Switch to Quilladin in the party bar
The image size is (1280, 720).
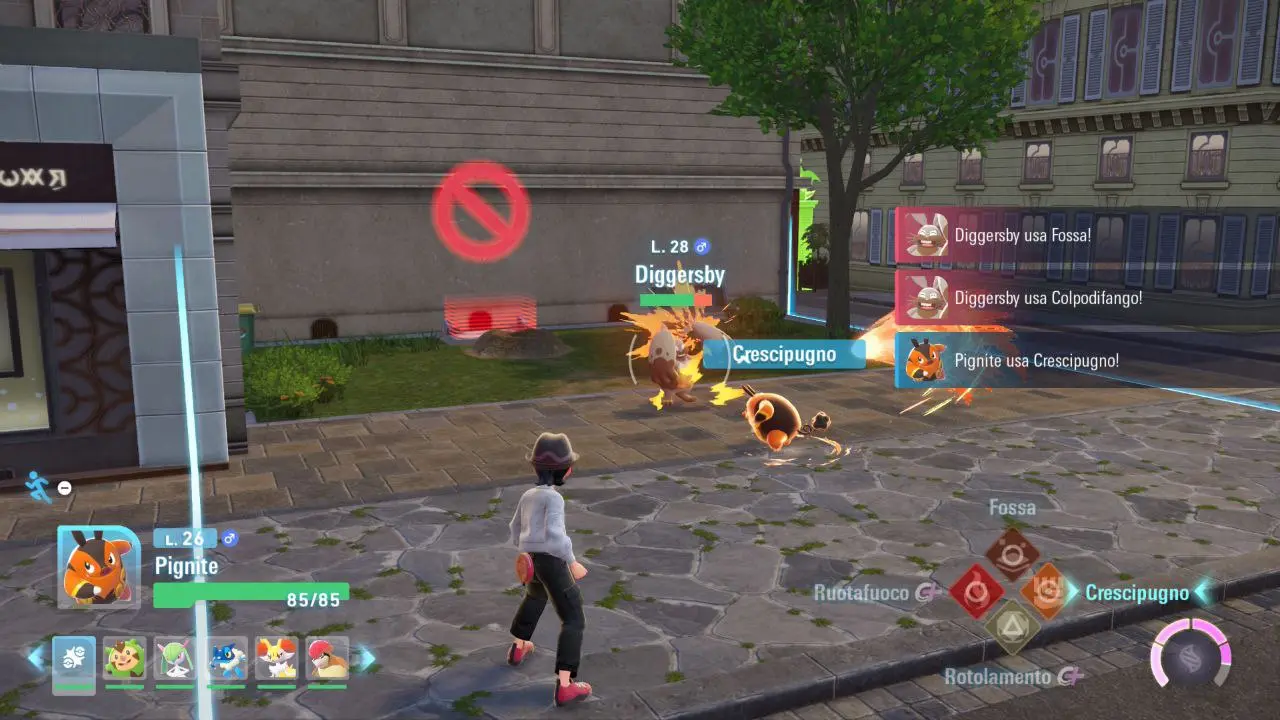point(124,660)
